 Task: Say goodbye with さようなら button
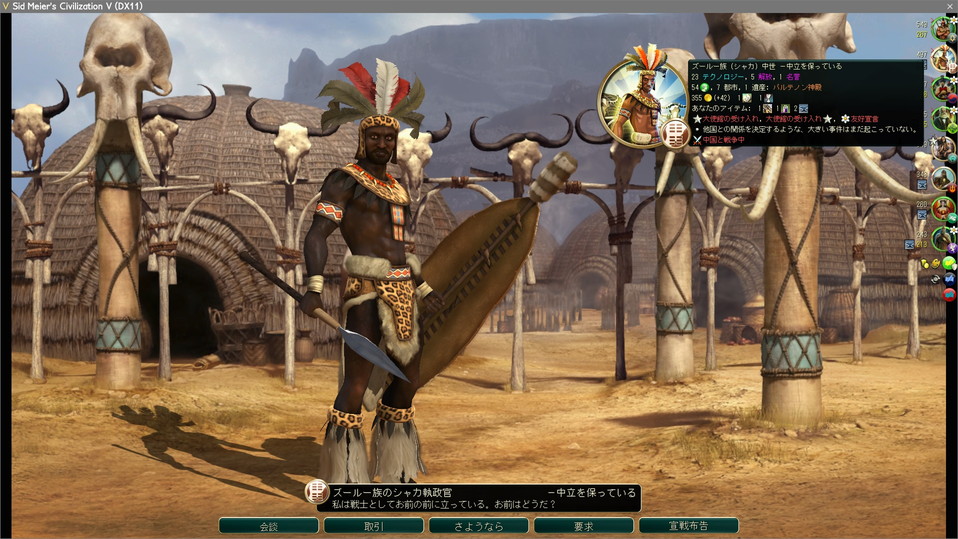click(x=478, y=525)
